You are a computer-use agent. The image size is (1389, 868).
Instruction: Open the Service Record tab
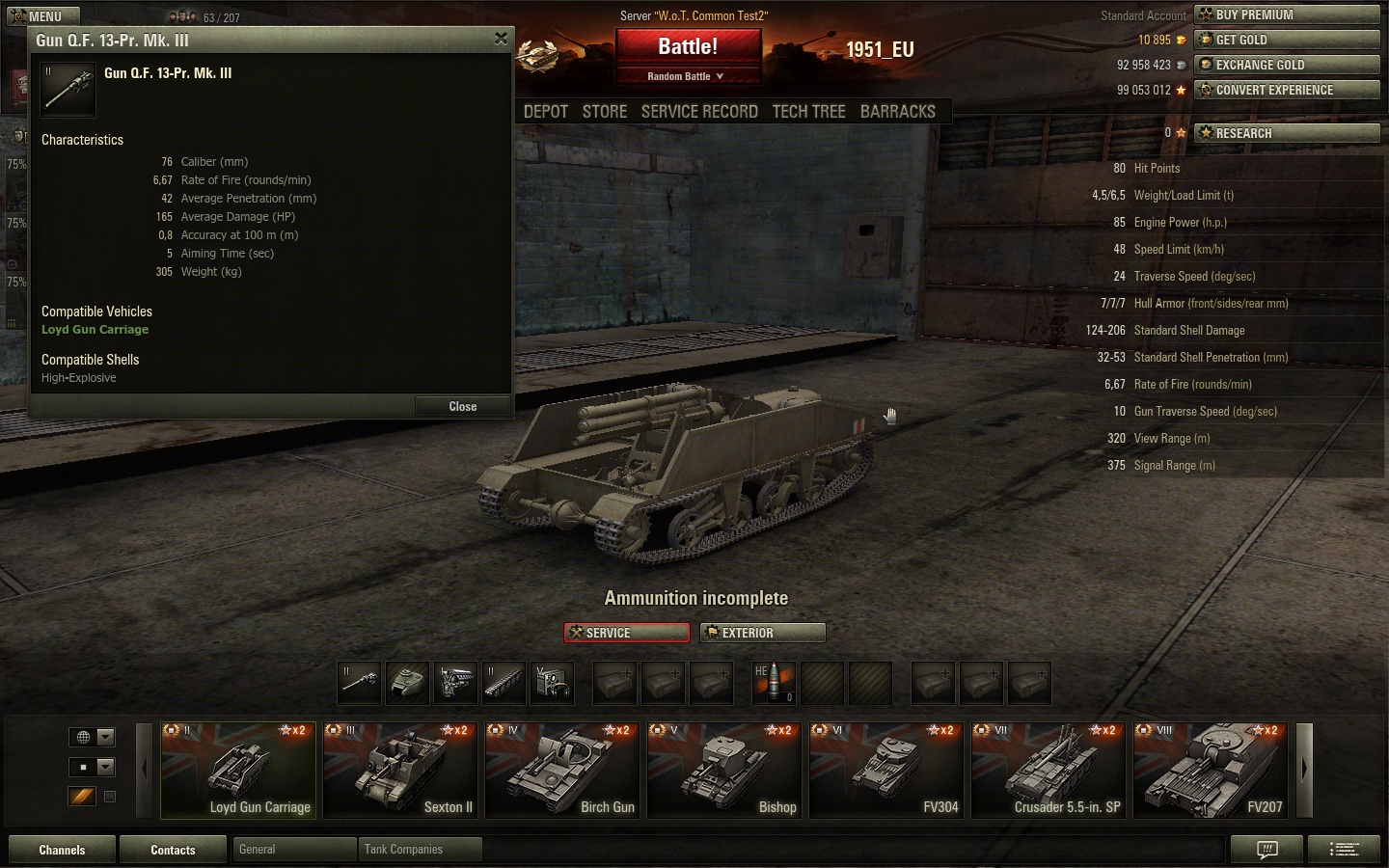coord(699,112)
